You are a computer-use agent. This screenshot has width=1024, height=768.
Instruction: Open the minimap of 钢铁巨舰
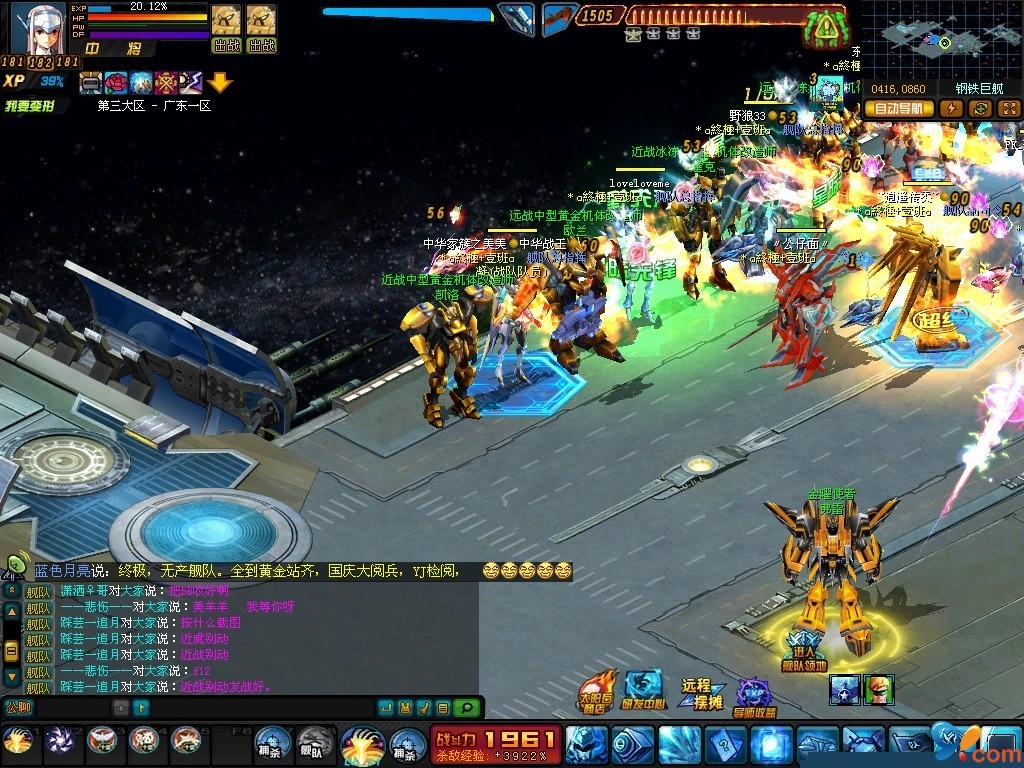coord(940,40)
